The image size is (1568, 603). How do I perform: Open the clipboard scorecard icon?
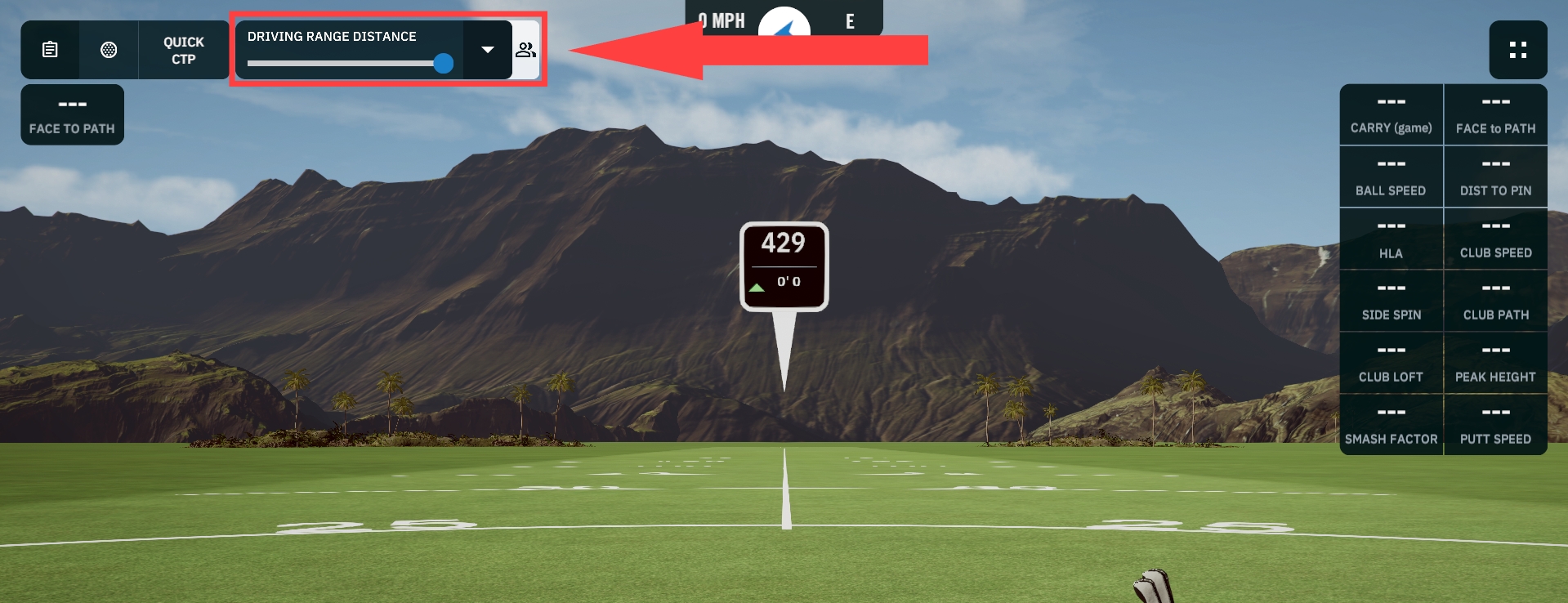50,50
